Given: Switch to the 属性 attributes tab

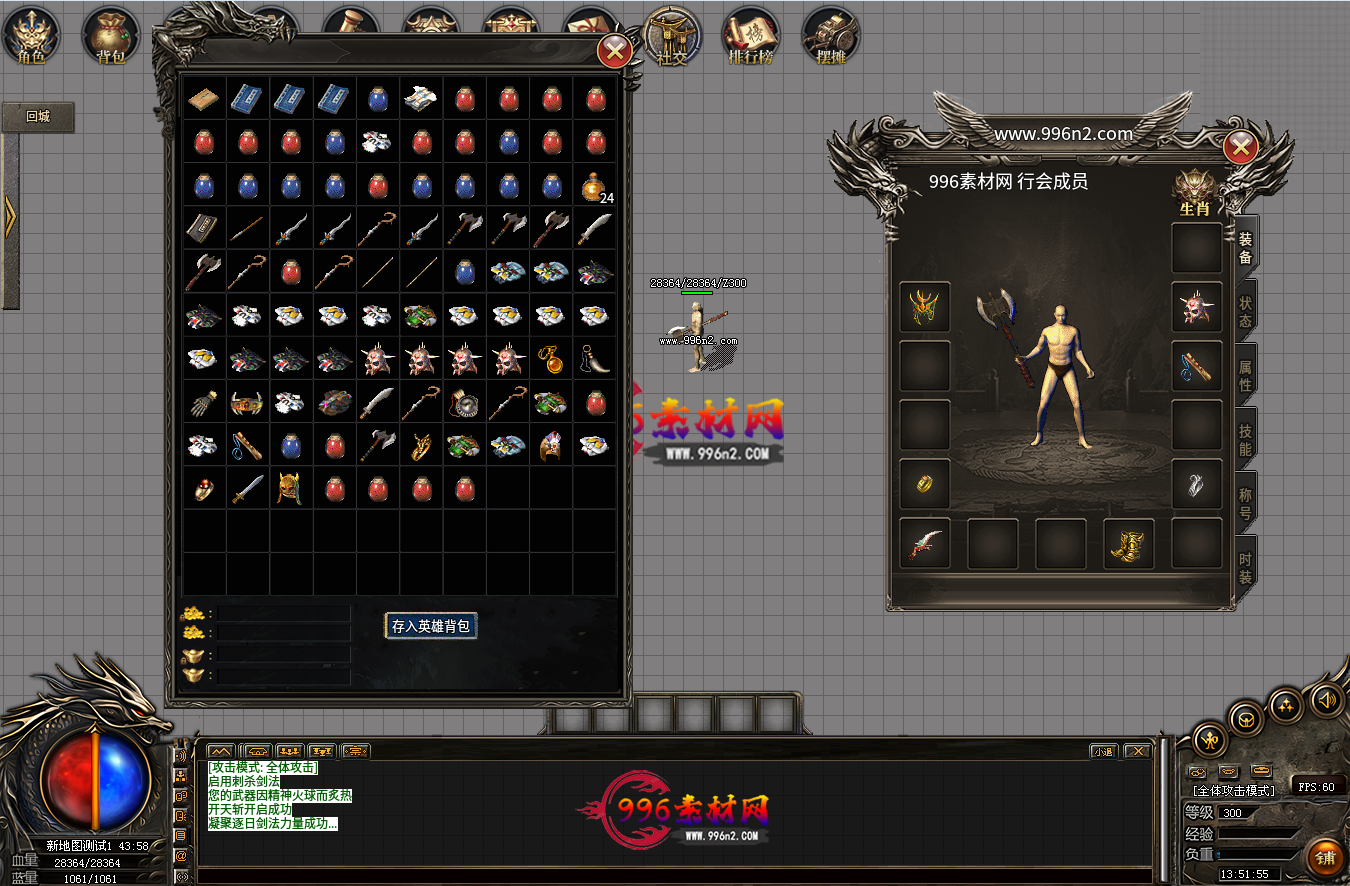Looking at the screenshot, I should click(x=1245, y=375).
